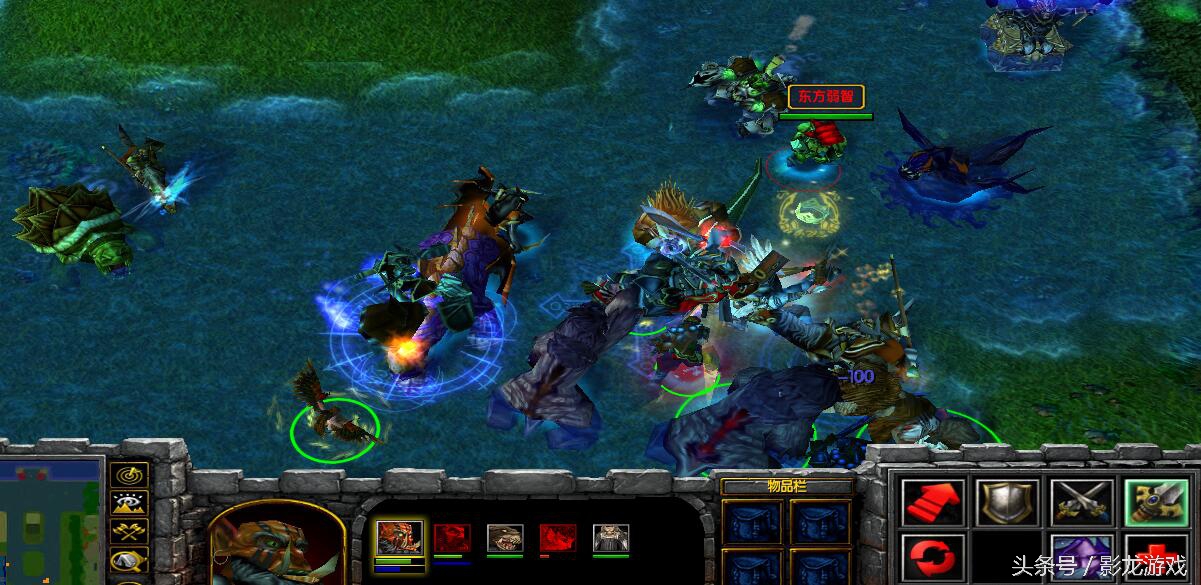Toggle minimap terrain display (eye icon)
This screenshot has height=585, width=1201.
coord(130,503)
